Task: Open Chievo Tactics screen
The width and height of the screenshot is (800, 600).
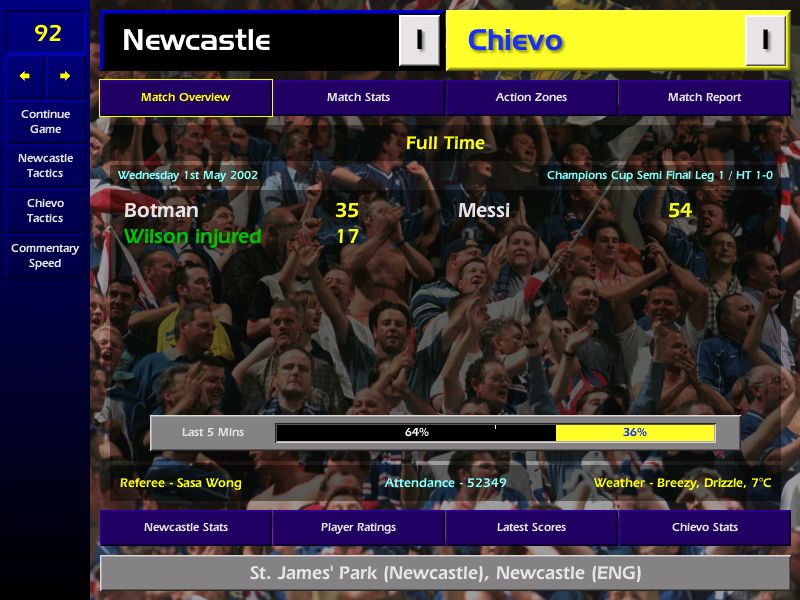Action: point(45,211)
